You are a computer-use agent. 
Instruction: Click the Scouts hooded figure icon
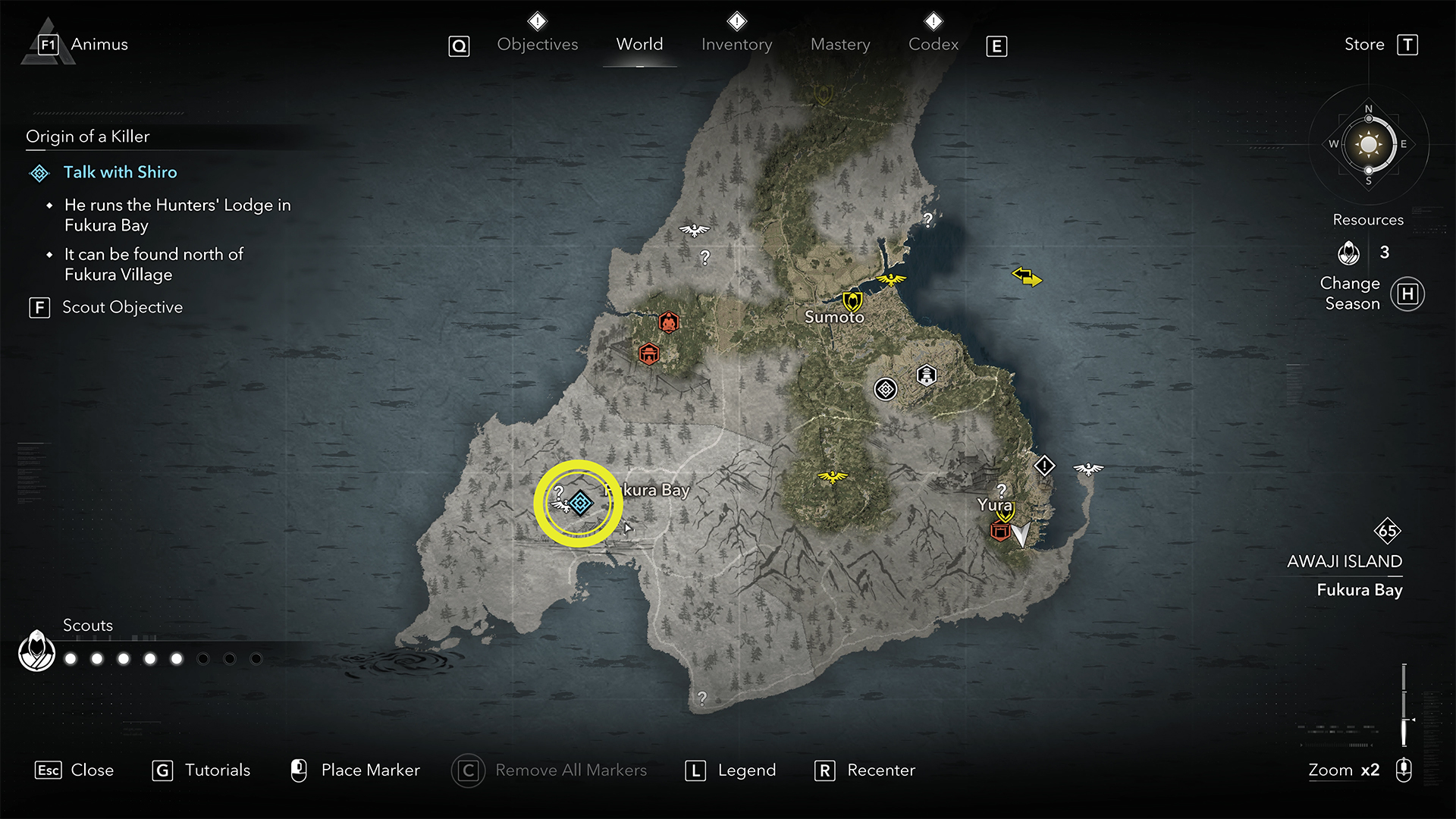pyautogui.click(x=36, y=651)
